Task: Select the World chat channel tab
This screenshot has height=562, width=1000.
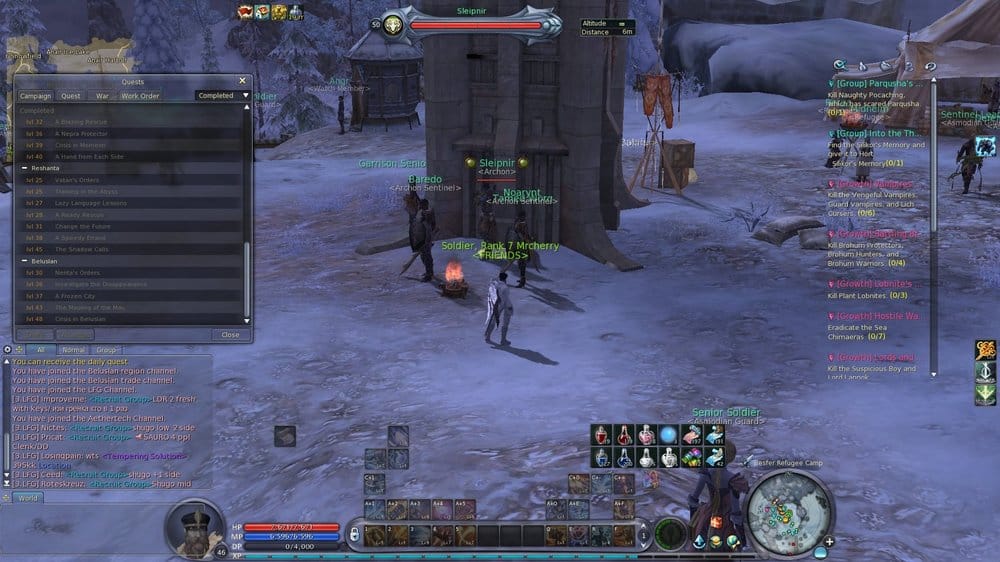Action: (x=27, y=497)
